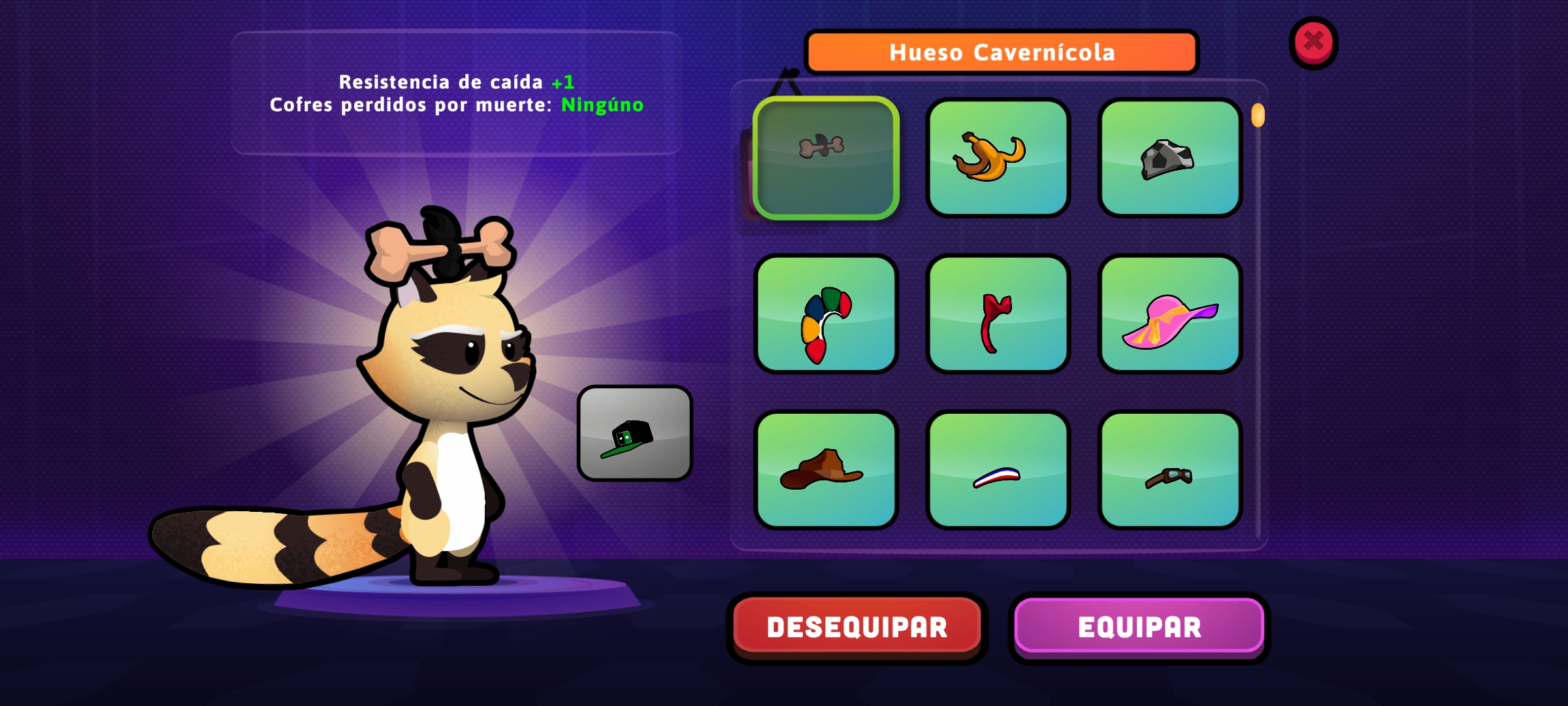Choose the pink sun hat

pos(1169,314)
